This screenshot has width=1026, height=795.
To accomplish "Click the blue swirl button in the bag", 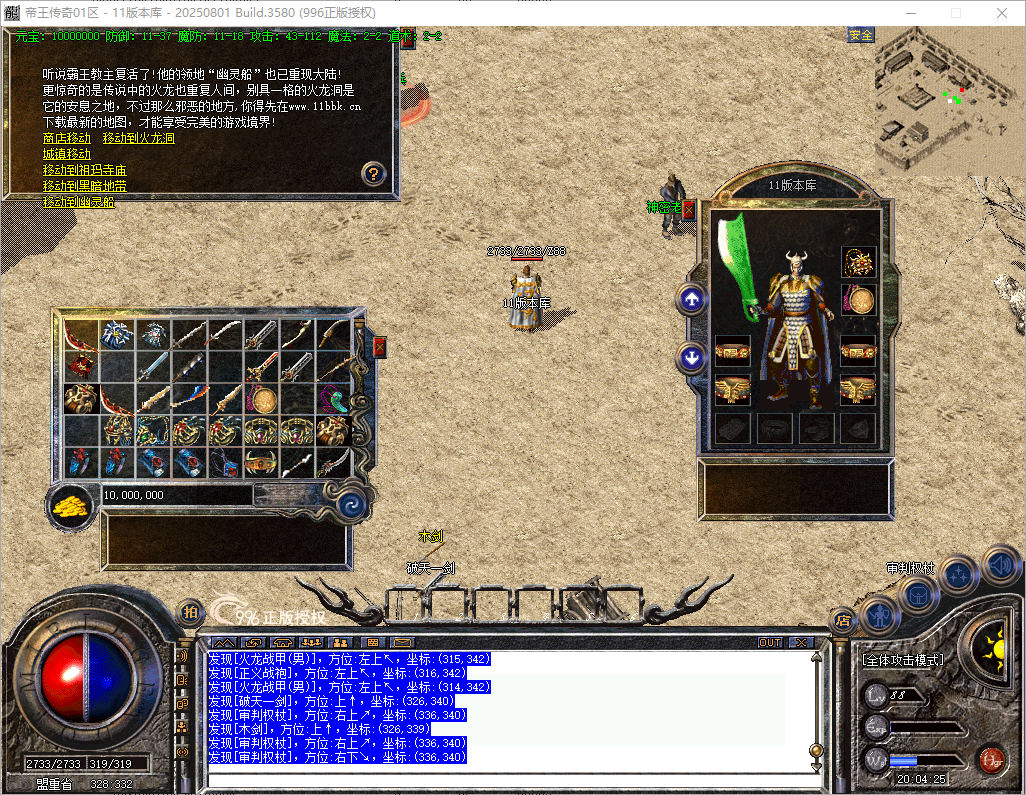I will click(x=350, y=504).
